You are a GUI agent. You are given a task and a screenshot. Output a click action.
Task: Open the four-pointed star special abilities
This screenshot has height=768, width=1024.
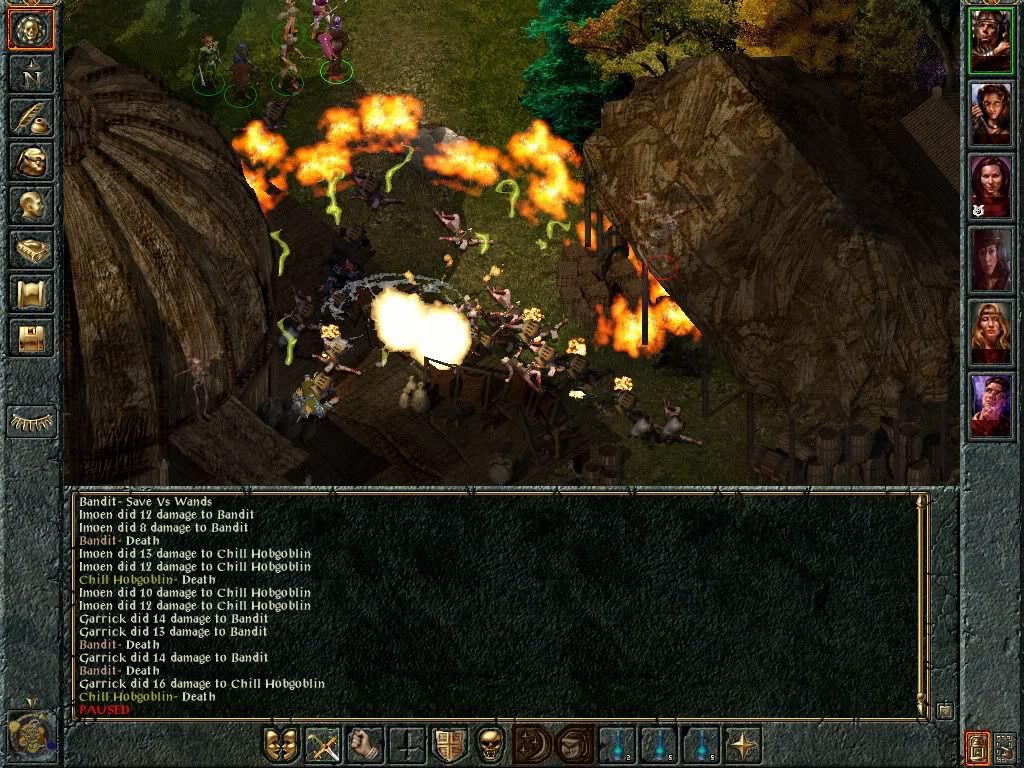pyautogui.click(x=743, y=745)
